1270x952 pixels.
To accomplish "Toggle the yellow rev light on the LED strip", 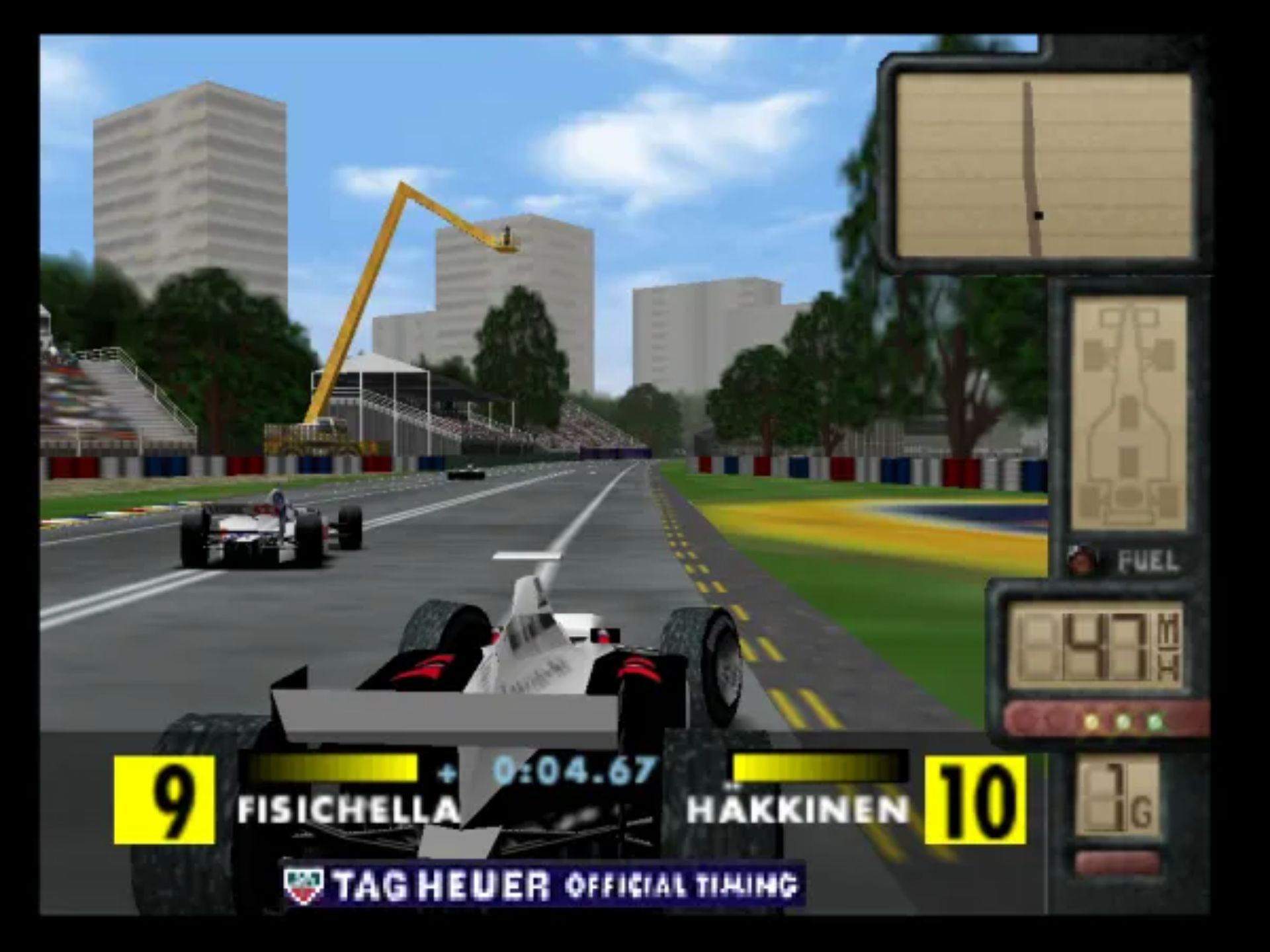I will (1091, 721).
